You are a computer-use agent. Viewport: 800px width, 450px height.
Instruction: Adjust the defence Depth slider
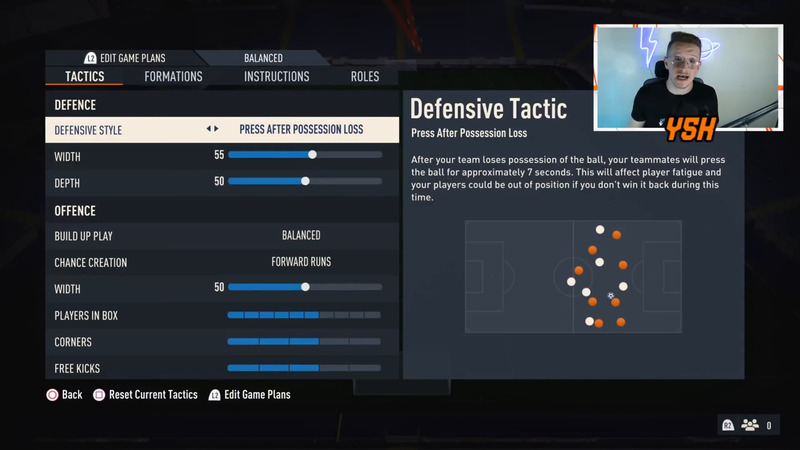305,181
